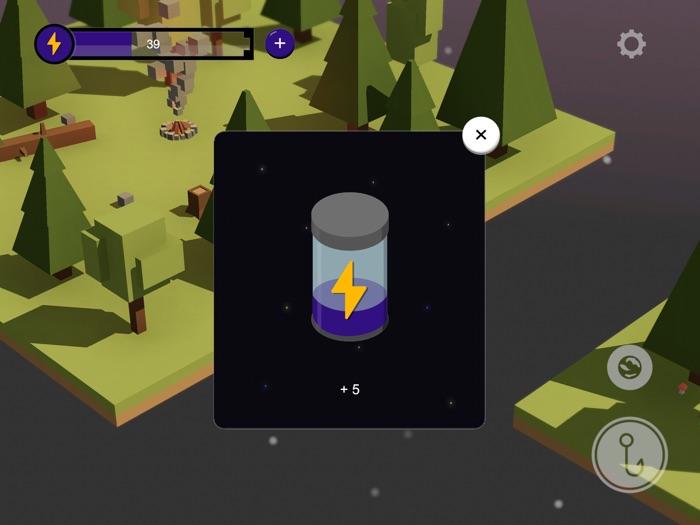This screenshot has width=700, height=525.
Task: Add more energy with the plus button
Action: [x=279, y=43]
